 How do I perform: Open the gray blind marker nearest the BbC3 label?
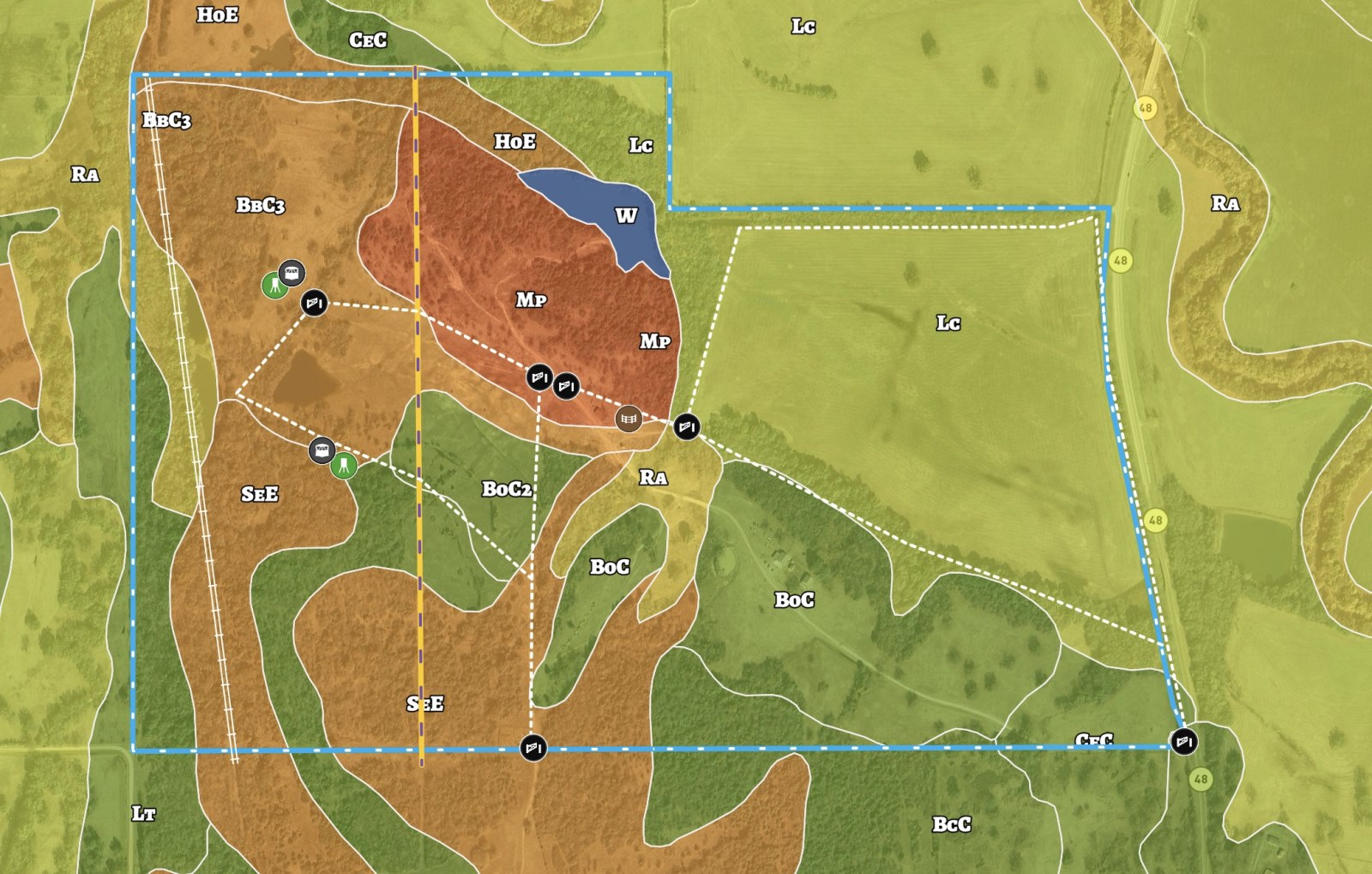coord(292,274)
